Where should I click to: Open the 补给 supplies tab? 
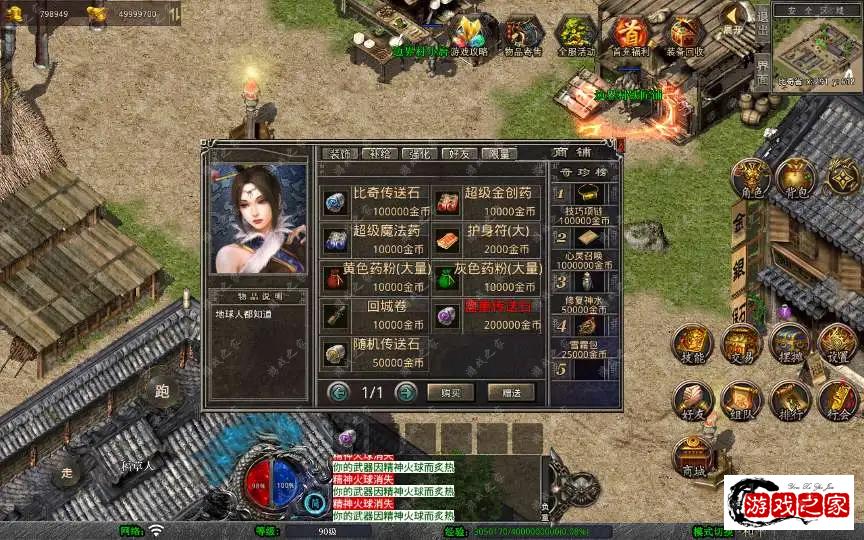(378, 154)
